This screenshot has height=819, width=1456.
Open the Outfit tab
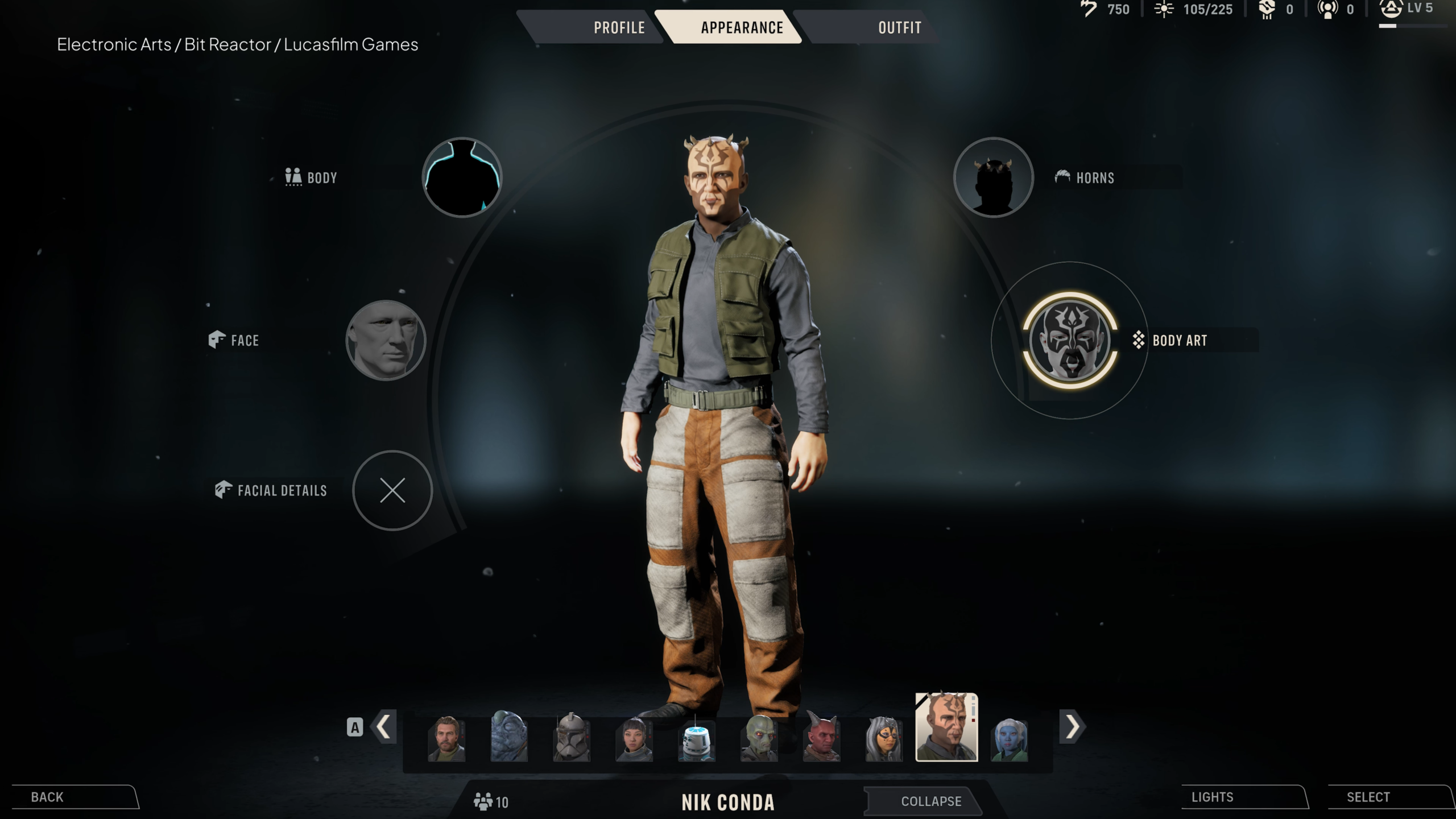[x=899, y=27]
